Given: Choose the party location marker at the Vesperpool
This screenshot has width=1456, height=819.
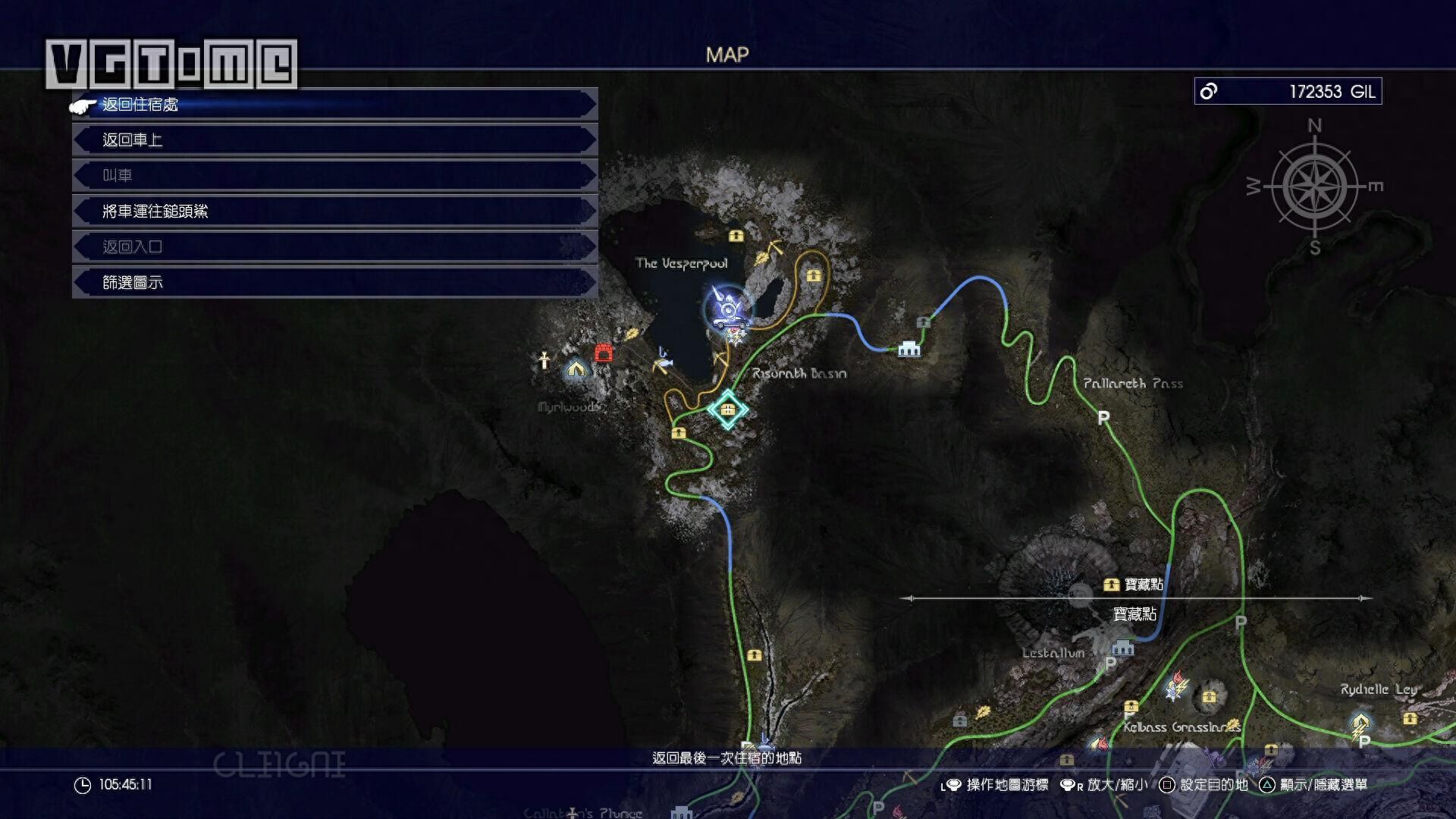Looking at the screenshot, I should 728,309.
